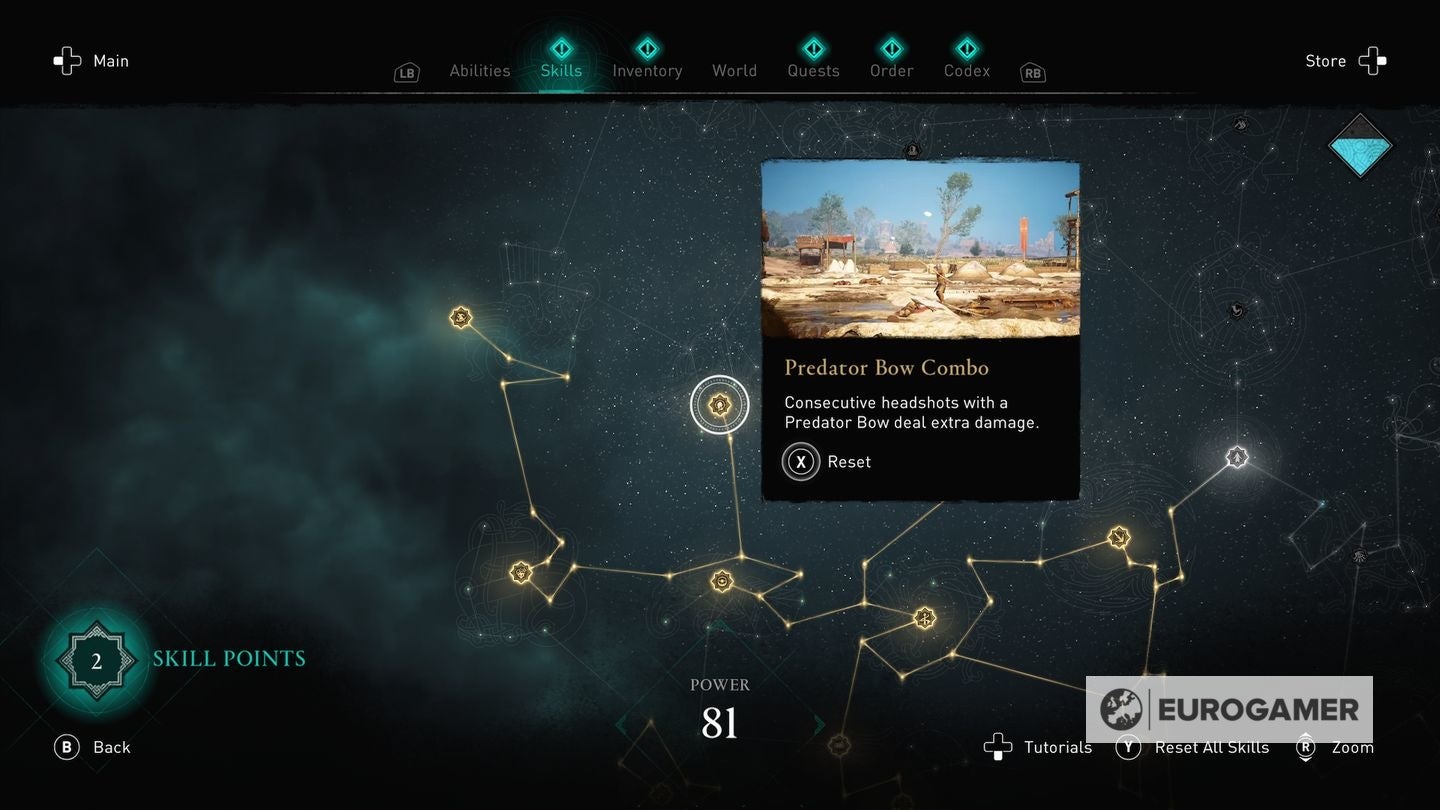Go to the World tab
1440x810 pixels.
tap(734, 70)
